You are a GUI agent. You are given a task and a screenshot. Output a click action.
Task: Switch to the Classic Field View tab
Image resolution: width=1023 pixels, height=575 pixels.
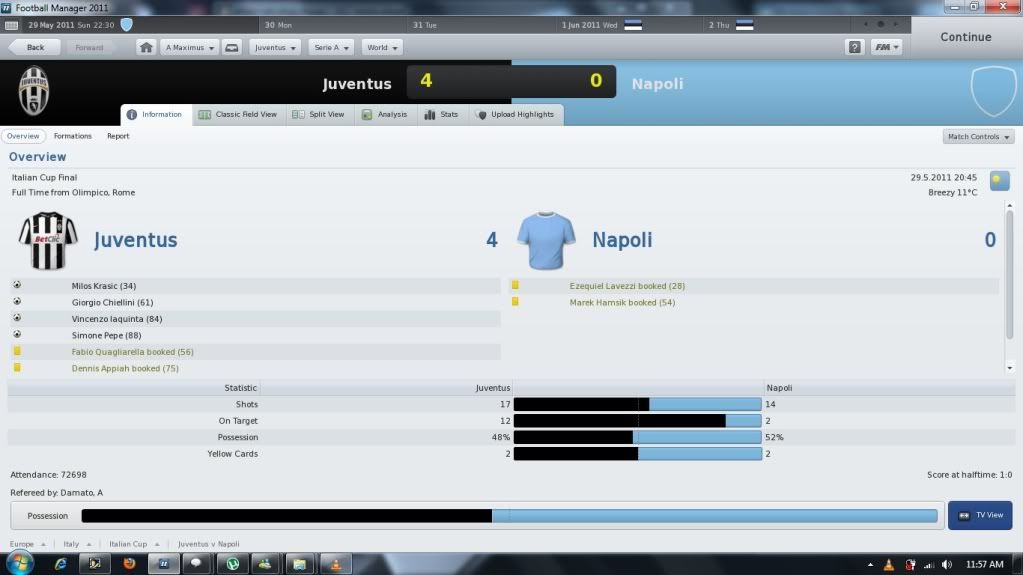[x=238, y=115]
